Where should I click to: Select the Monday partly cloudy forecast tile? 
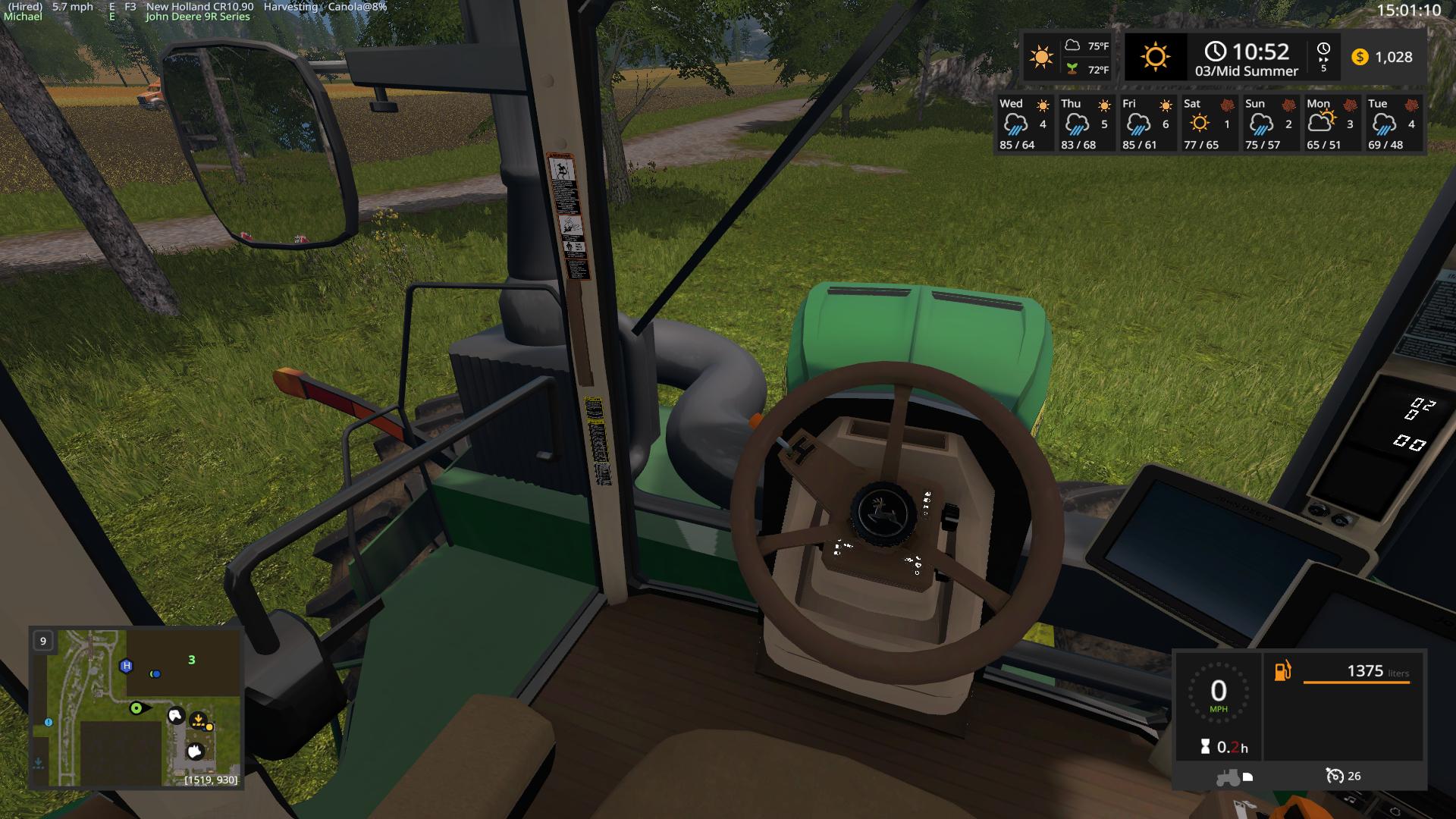[x=1330, y=124]
